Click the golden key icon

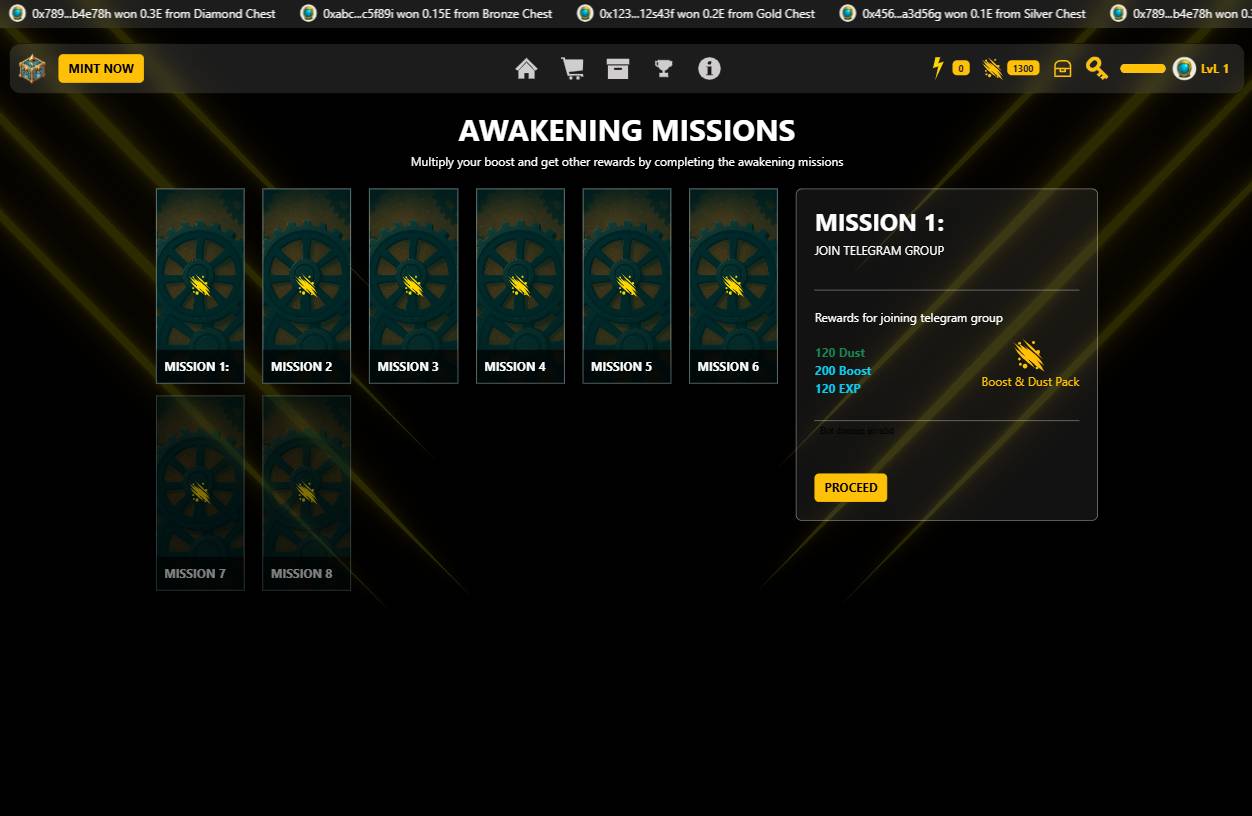click(1097, 68)
